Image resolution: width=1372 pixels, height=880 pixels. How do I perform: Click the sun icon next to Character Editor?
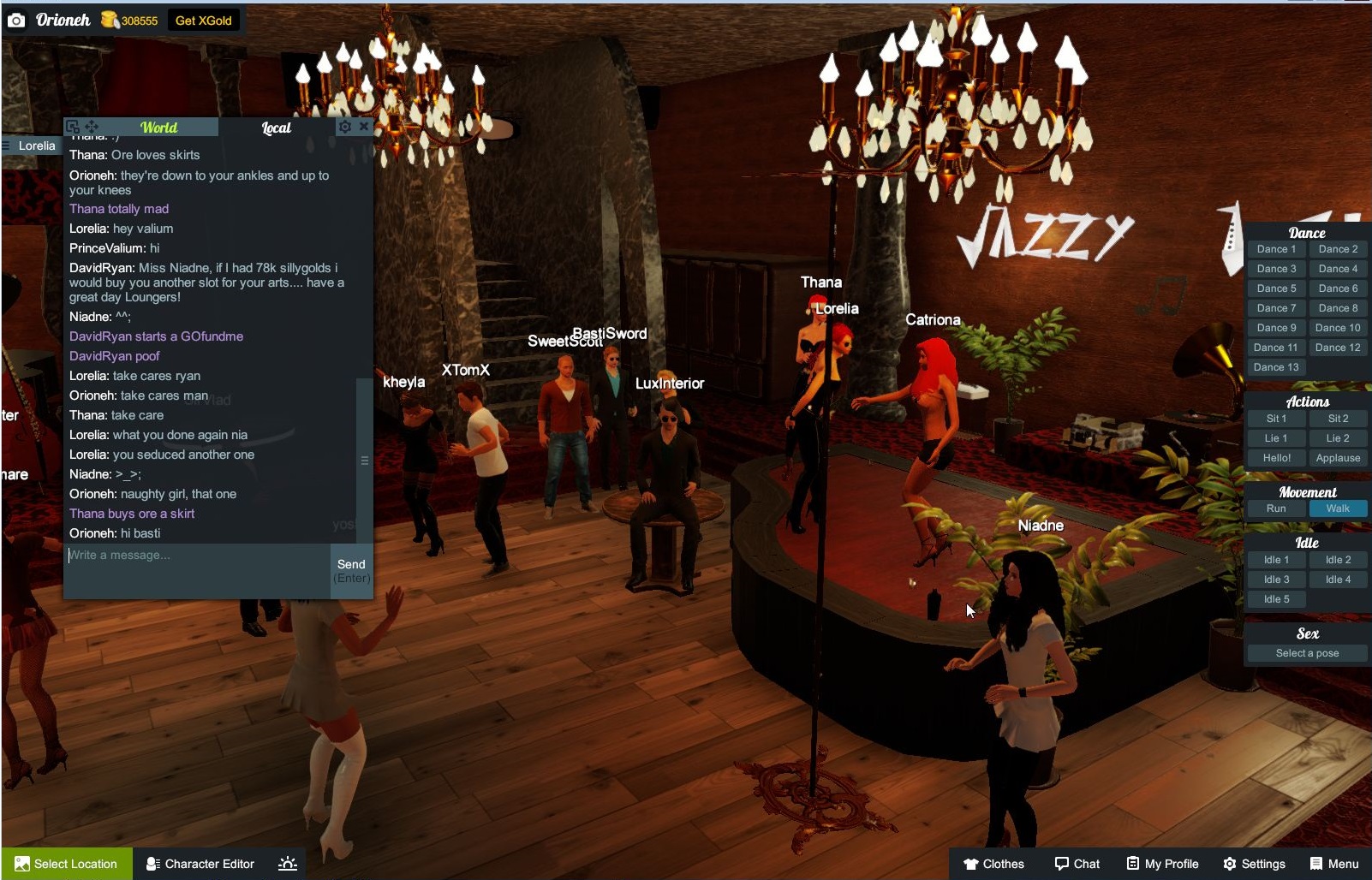point(288,864)
